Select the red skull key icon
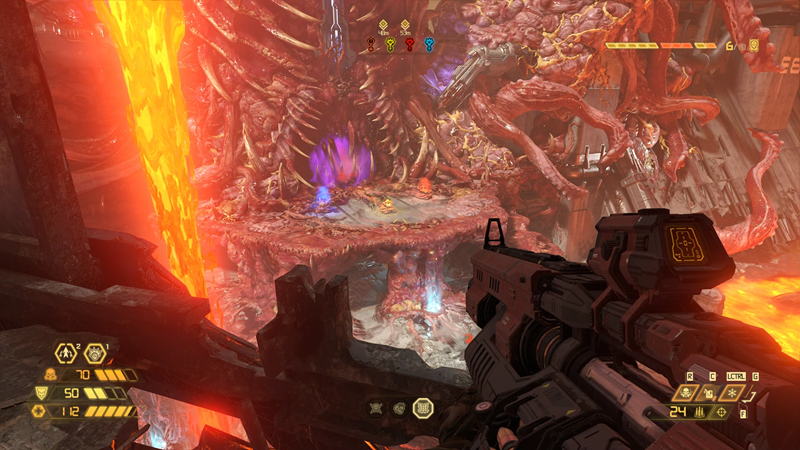Viewport: 800px width, 450px height. coord(410,44)
